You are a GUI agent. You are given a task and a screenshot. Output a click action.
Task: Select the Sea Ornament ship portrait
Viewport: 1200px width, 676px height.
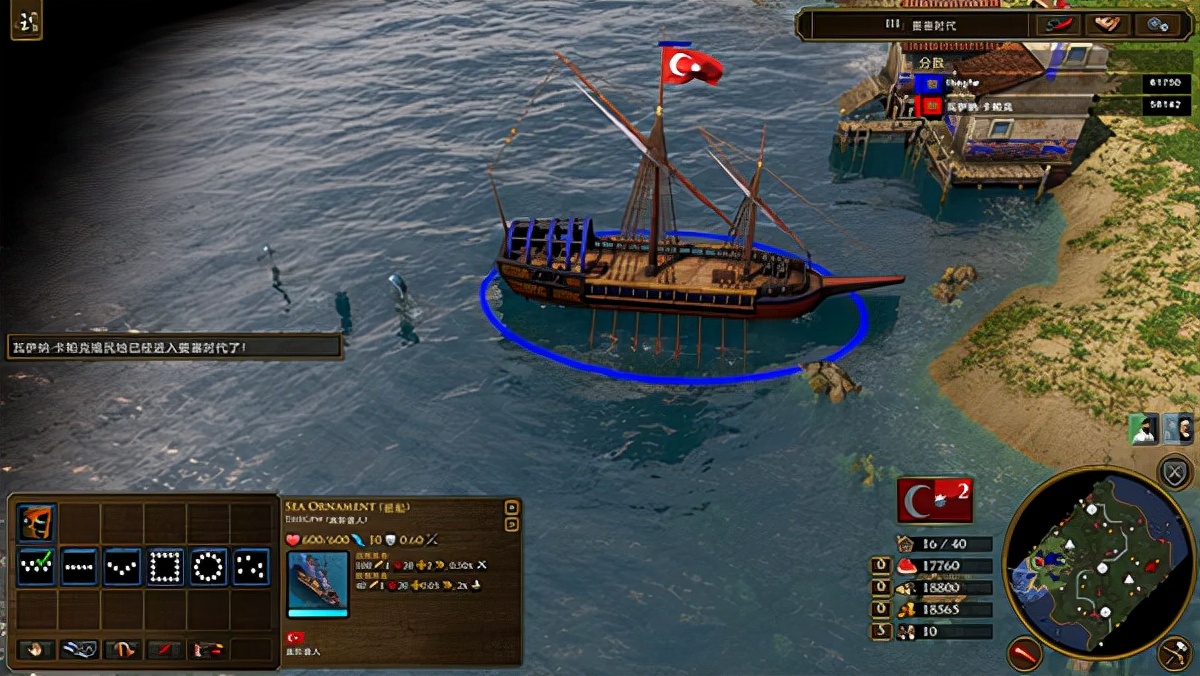click(318, 584)
